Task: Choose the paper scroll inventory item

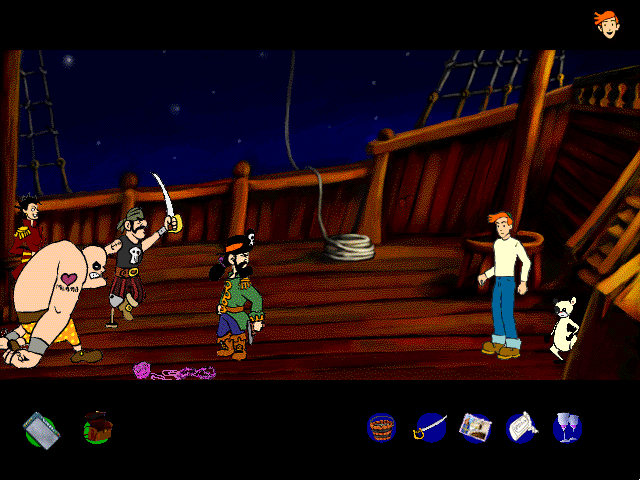Action: (x=521, y=428)
